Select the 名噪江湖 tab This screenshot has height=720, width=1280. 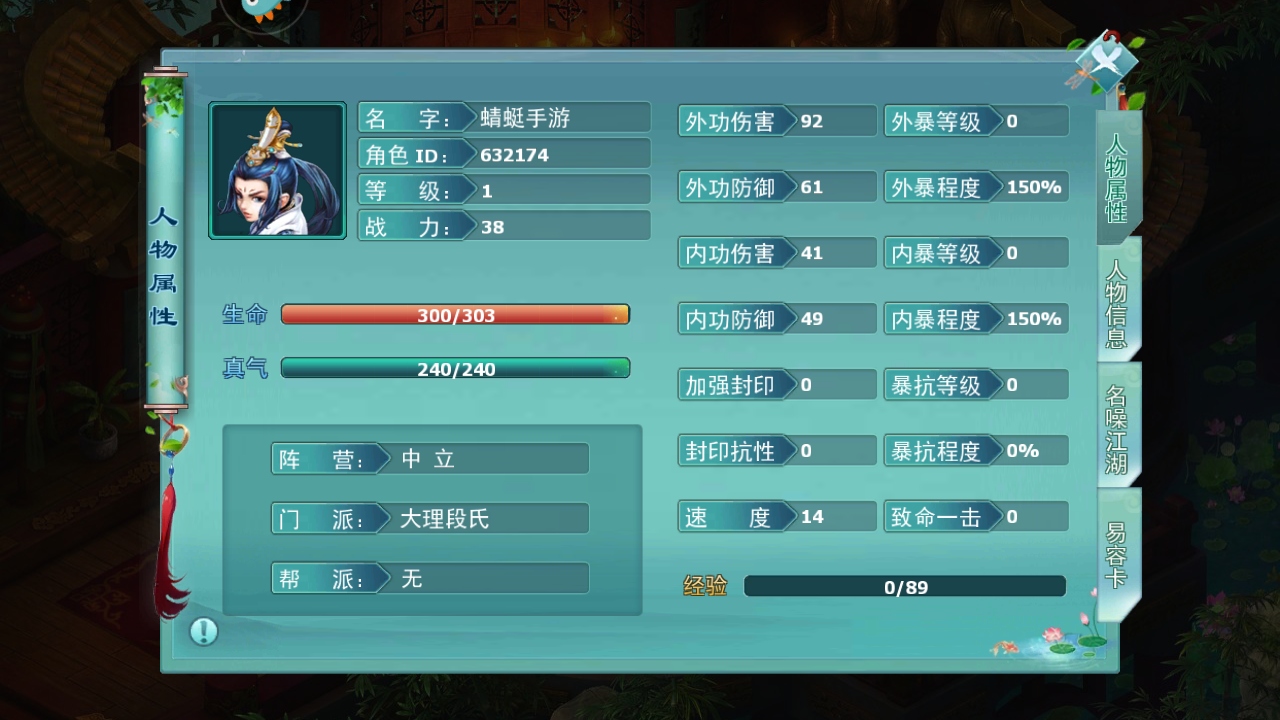click(1116, 428)
